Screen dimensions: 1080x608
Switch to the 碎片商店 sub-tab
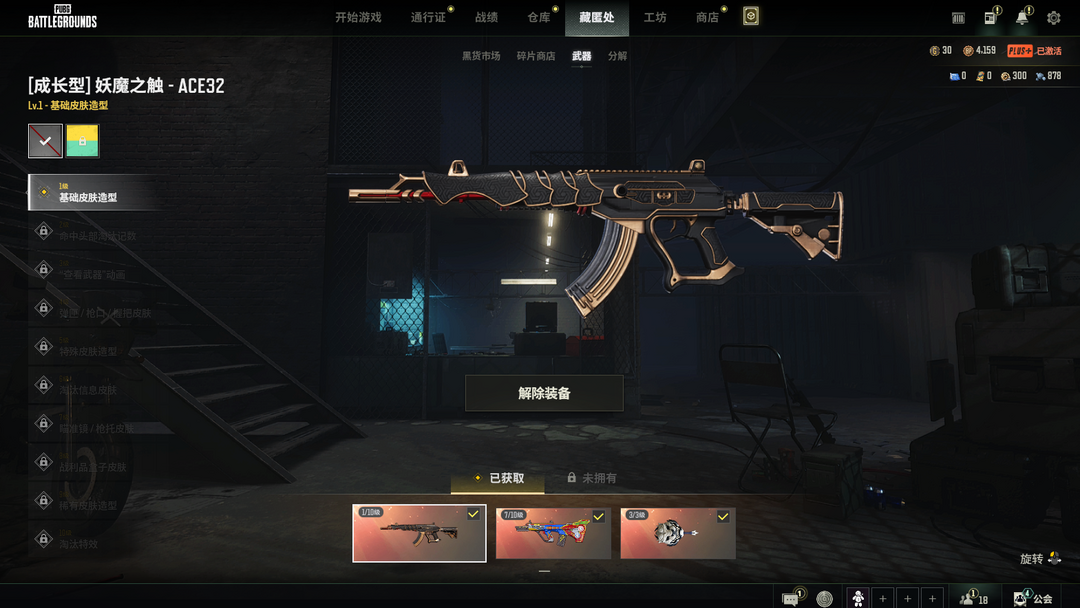tap(536, 56)
